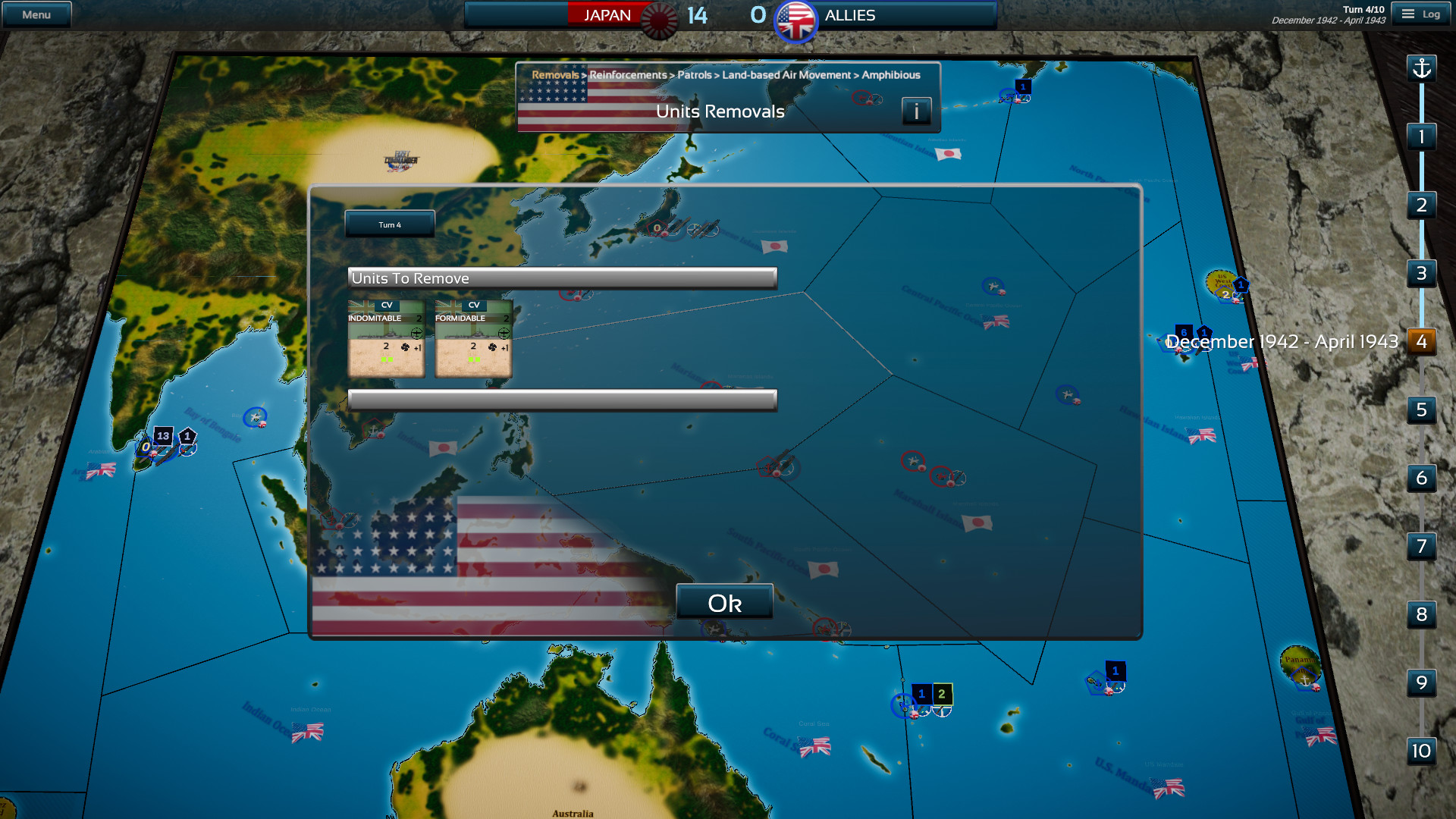
Task: Toggle the highlighted turn 4 marker on the track
Action: 1421,342
